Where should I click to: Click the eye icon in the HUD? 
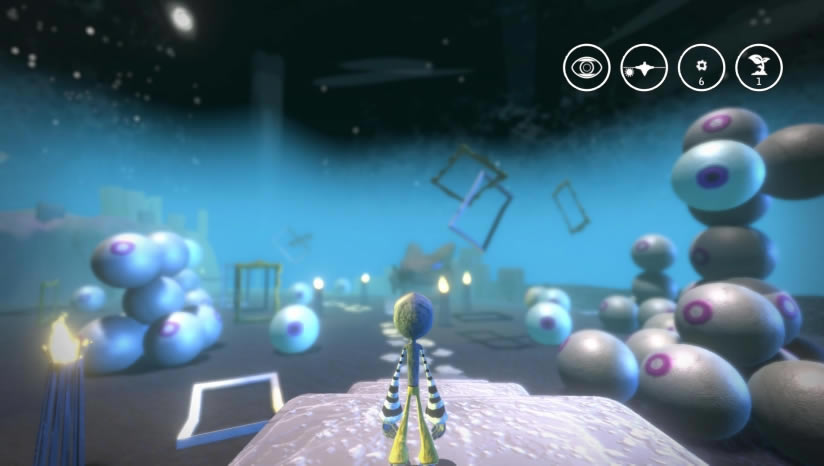coord(586,68)
